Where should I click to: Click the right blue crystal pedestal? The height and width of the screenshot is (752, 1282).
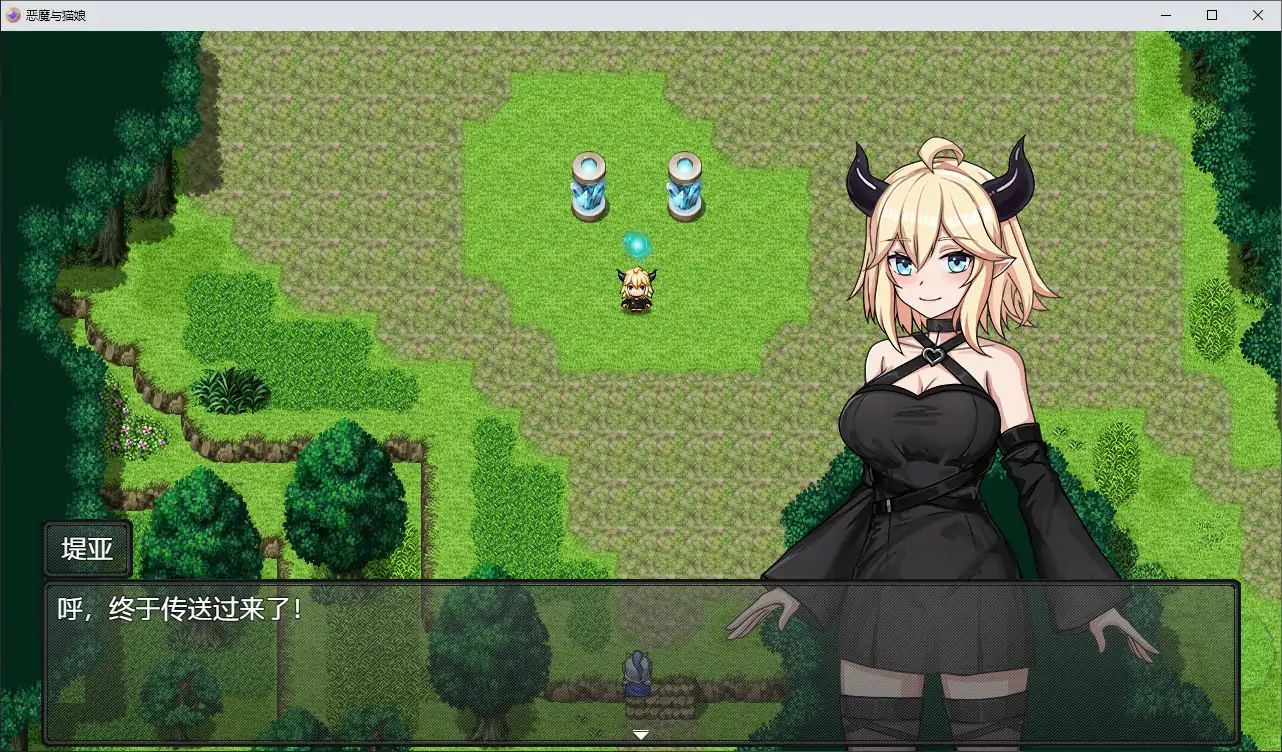click(686, 185)
